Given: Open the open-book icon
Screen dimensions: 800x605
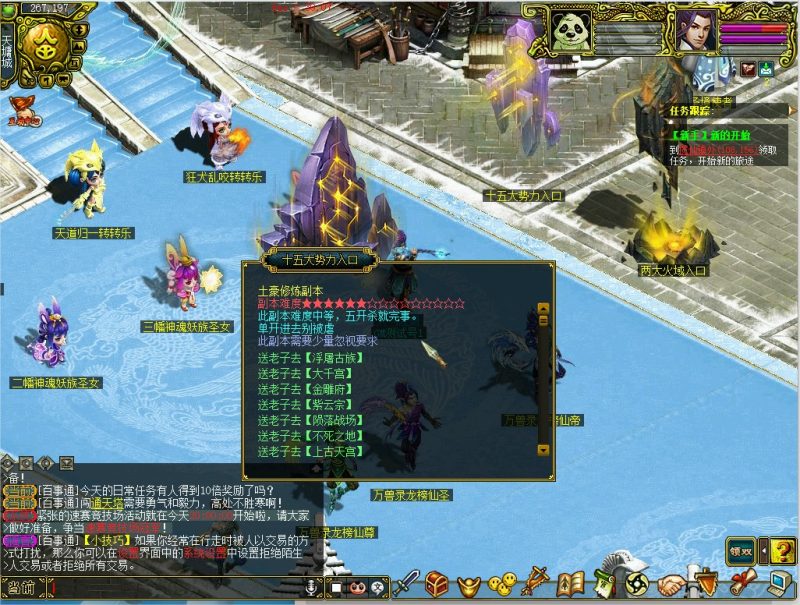Looking at the screenshot, I should (571, 583).
